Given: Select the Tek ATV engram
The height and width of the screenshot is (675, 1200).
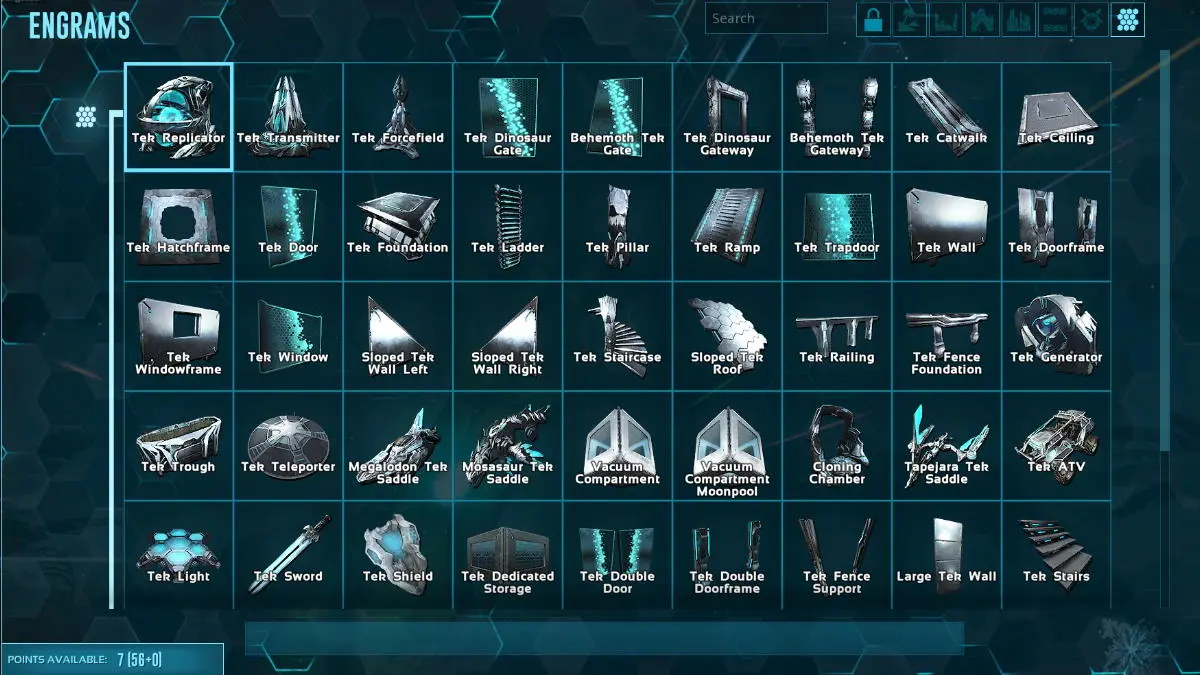Looking at the screenshot, I should pos(1056,446).
